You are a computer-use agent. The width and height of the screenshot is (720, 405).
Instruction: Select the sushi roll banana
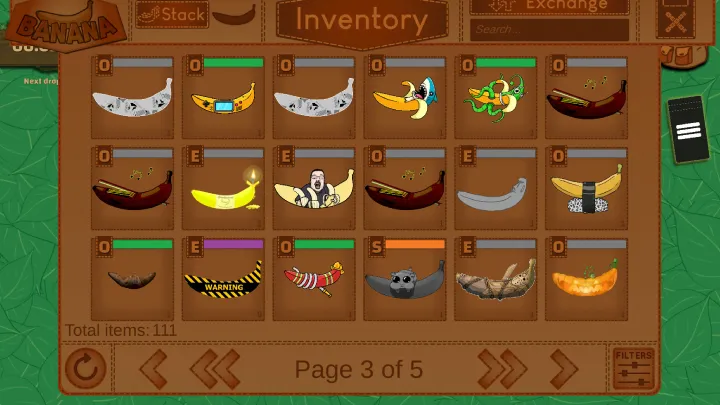pos(587,190)
